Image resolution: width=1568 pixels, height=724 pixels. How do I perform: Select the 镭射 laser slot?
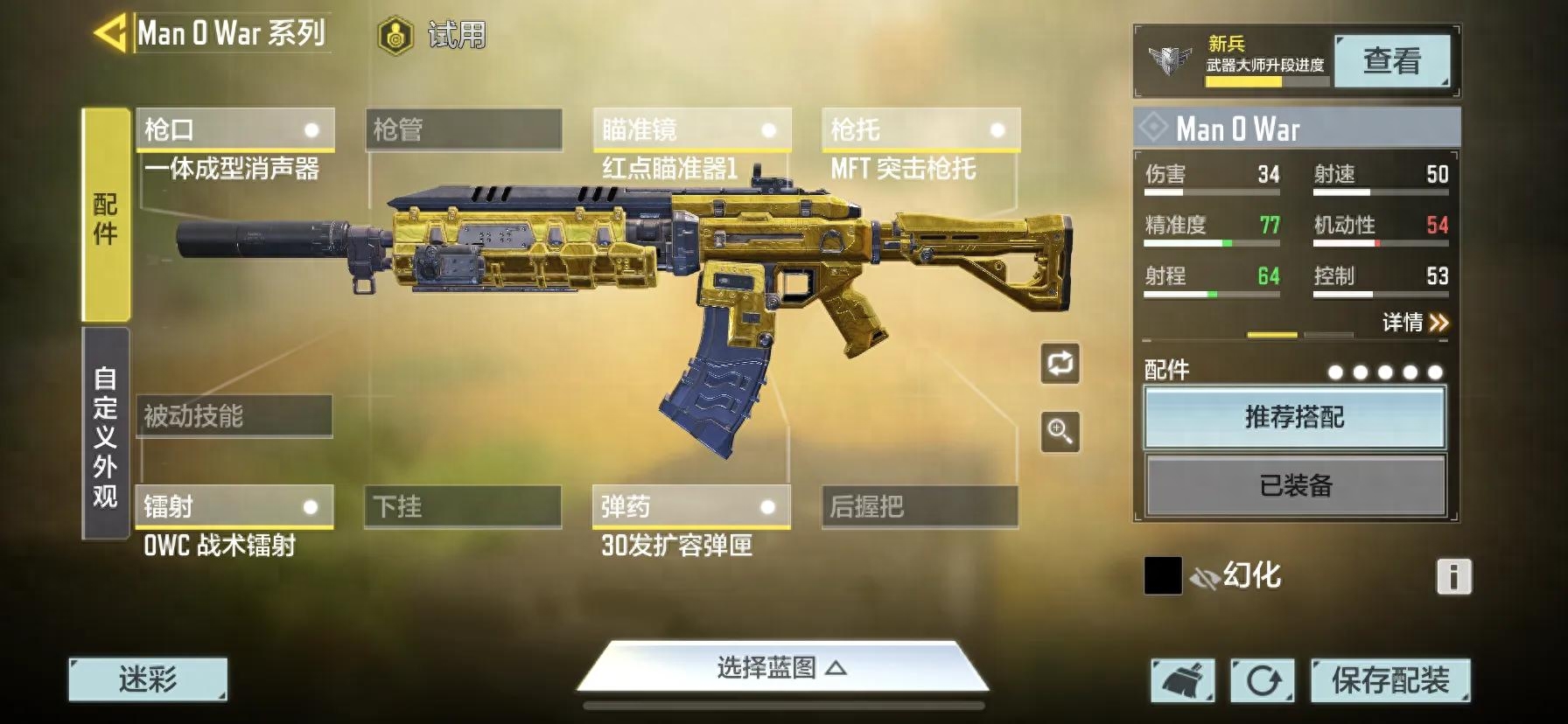[234, 507]
